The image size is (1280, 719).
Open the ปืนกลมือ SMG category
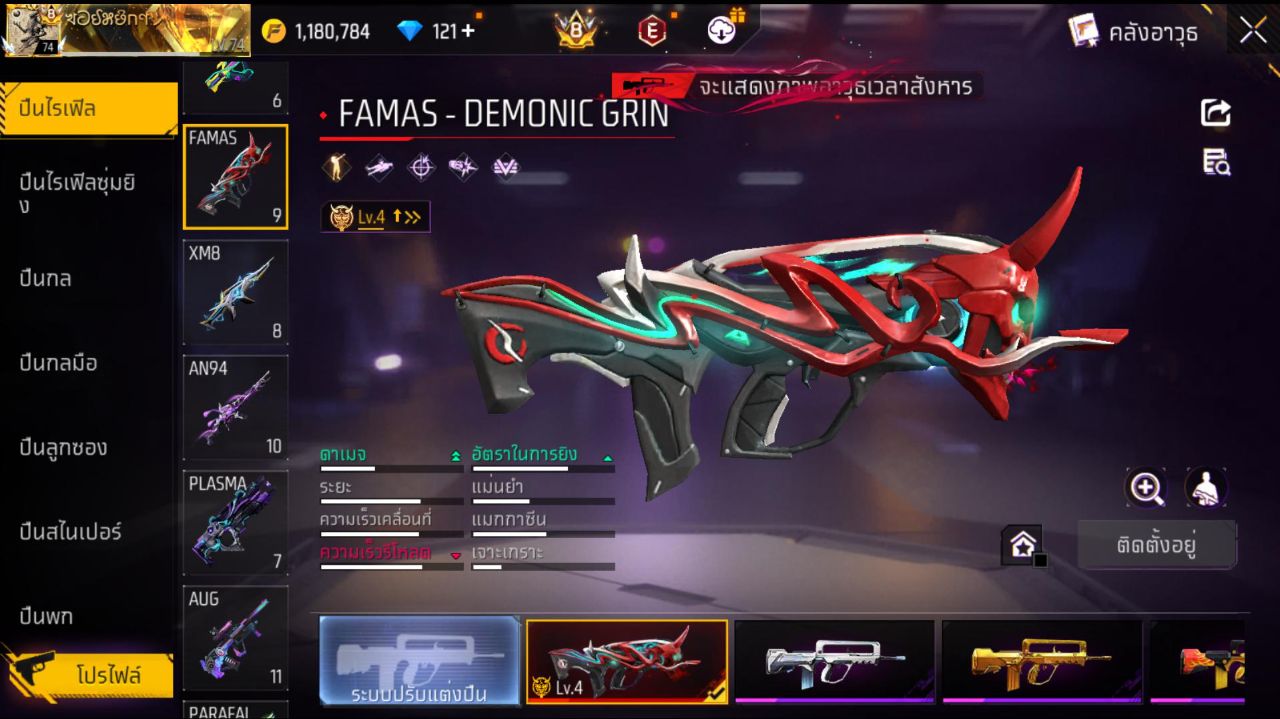coord(58,363)
